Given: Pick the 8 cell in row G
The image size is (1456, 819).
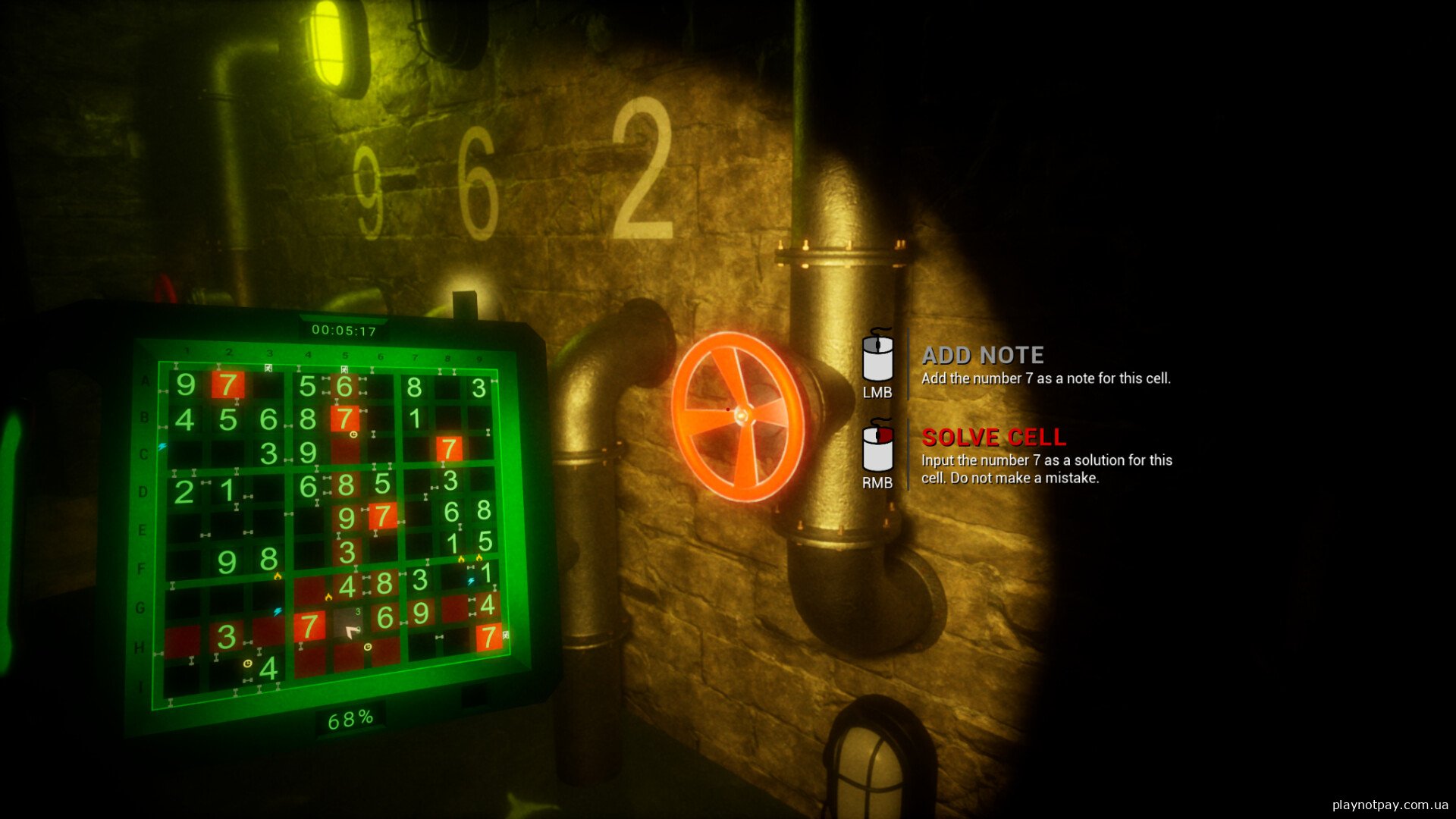Looking at the screenshot, I should point(384,583).
